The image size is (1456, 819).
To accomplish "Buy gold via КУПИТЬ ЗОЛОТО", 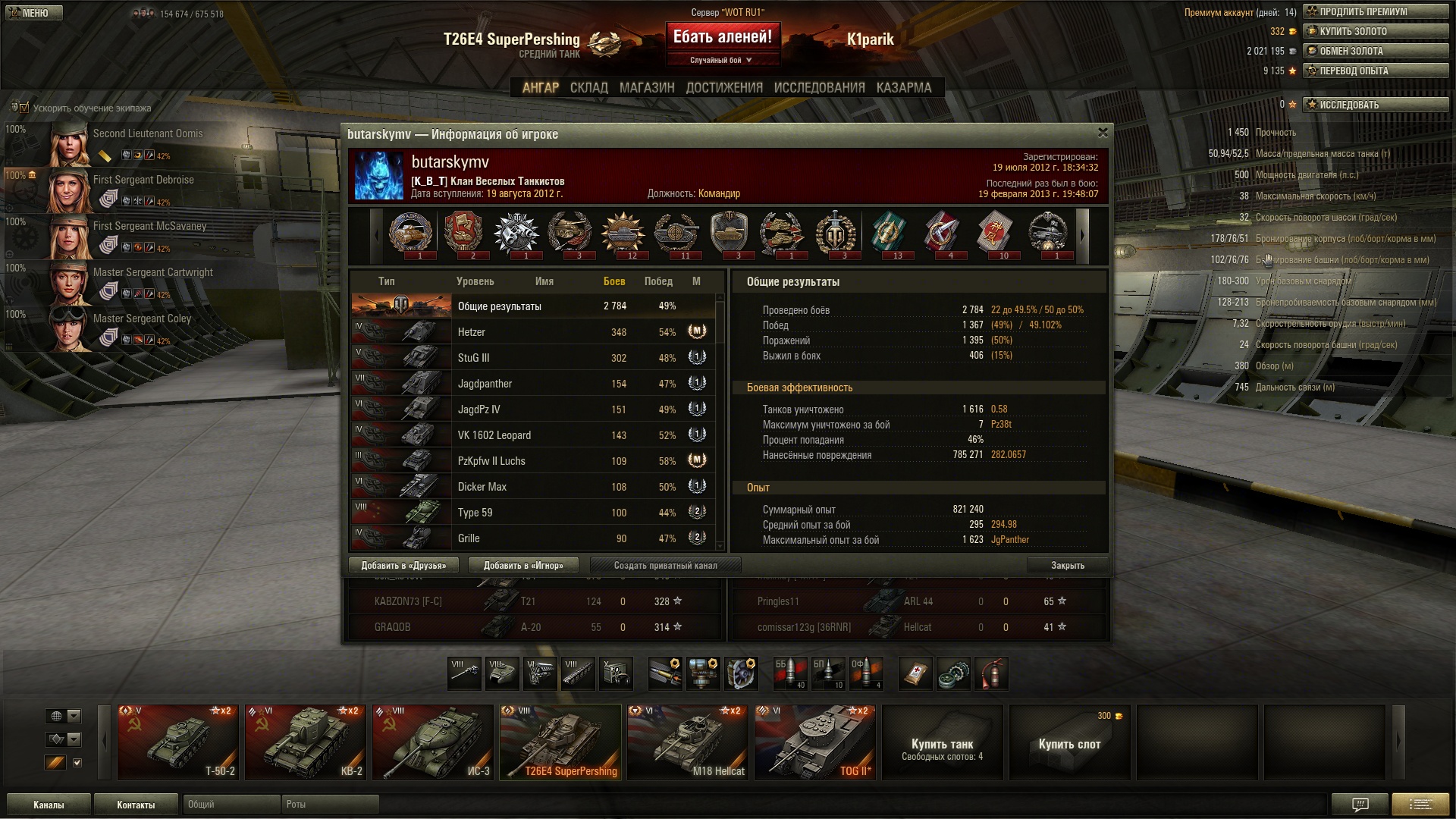I will click(x=1375, y=32).
